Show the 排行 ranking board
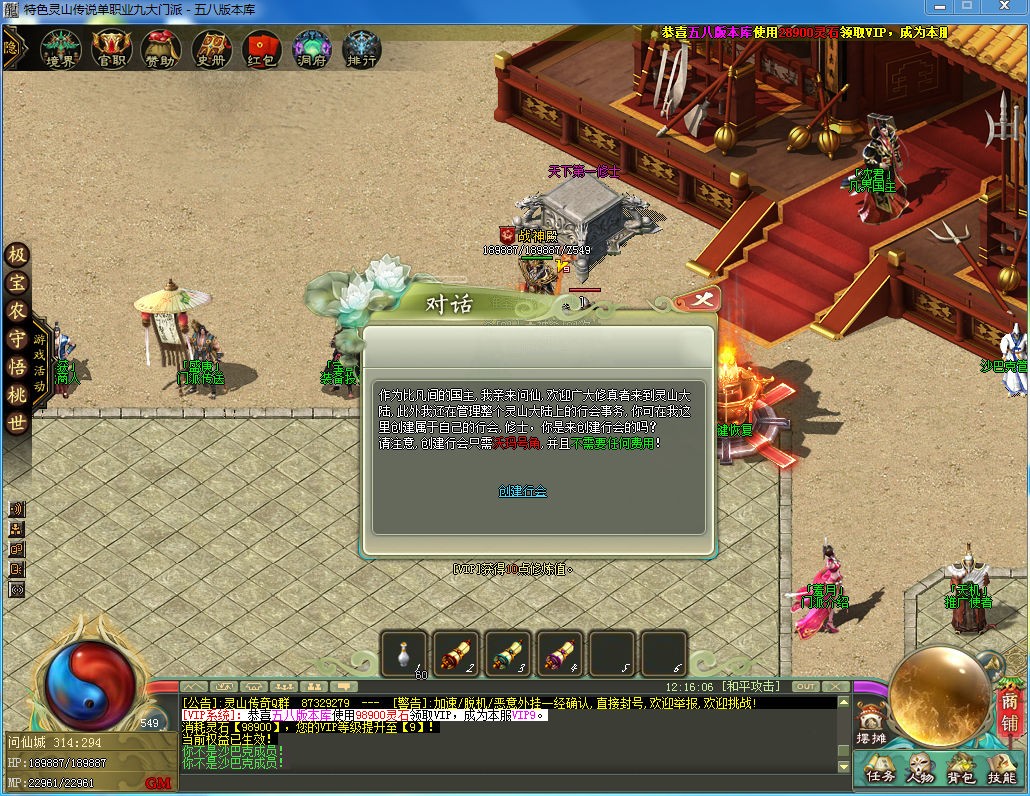This screenshot has width=1030, height=796. 361,47
